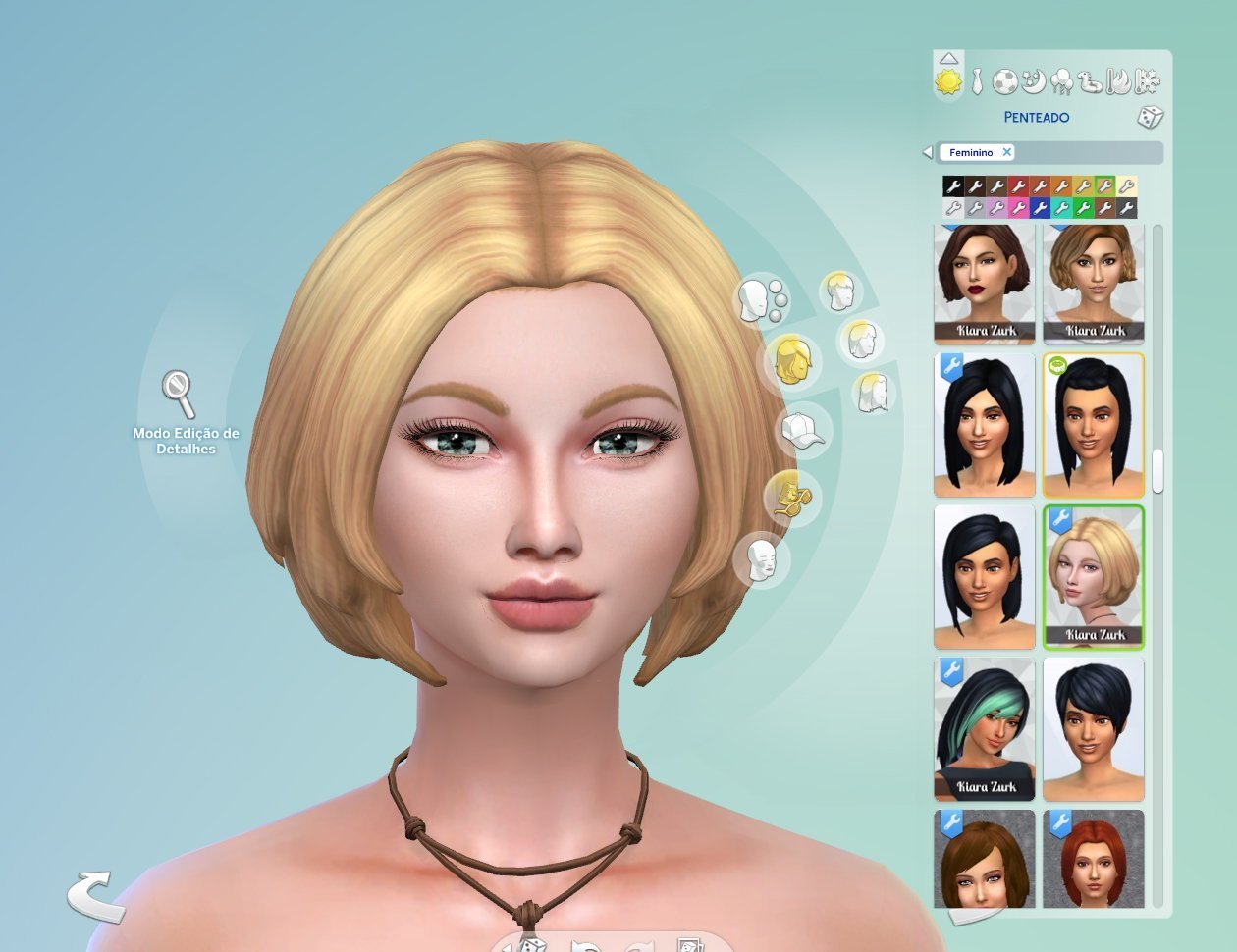Apply the dark blue hair color swatch

coord(1040,208)
